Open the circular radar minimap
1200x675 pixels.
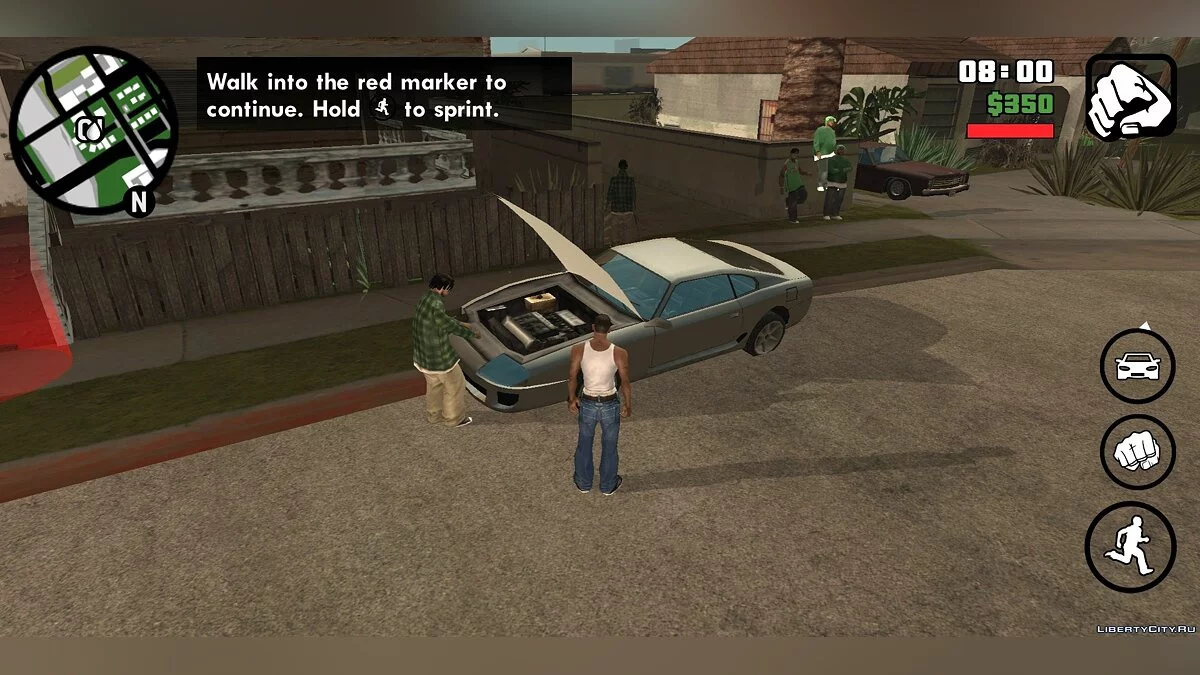click(x=93, y=130)
